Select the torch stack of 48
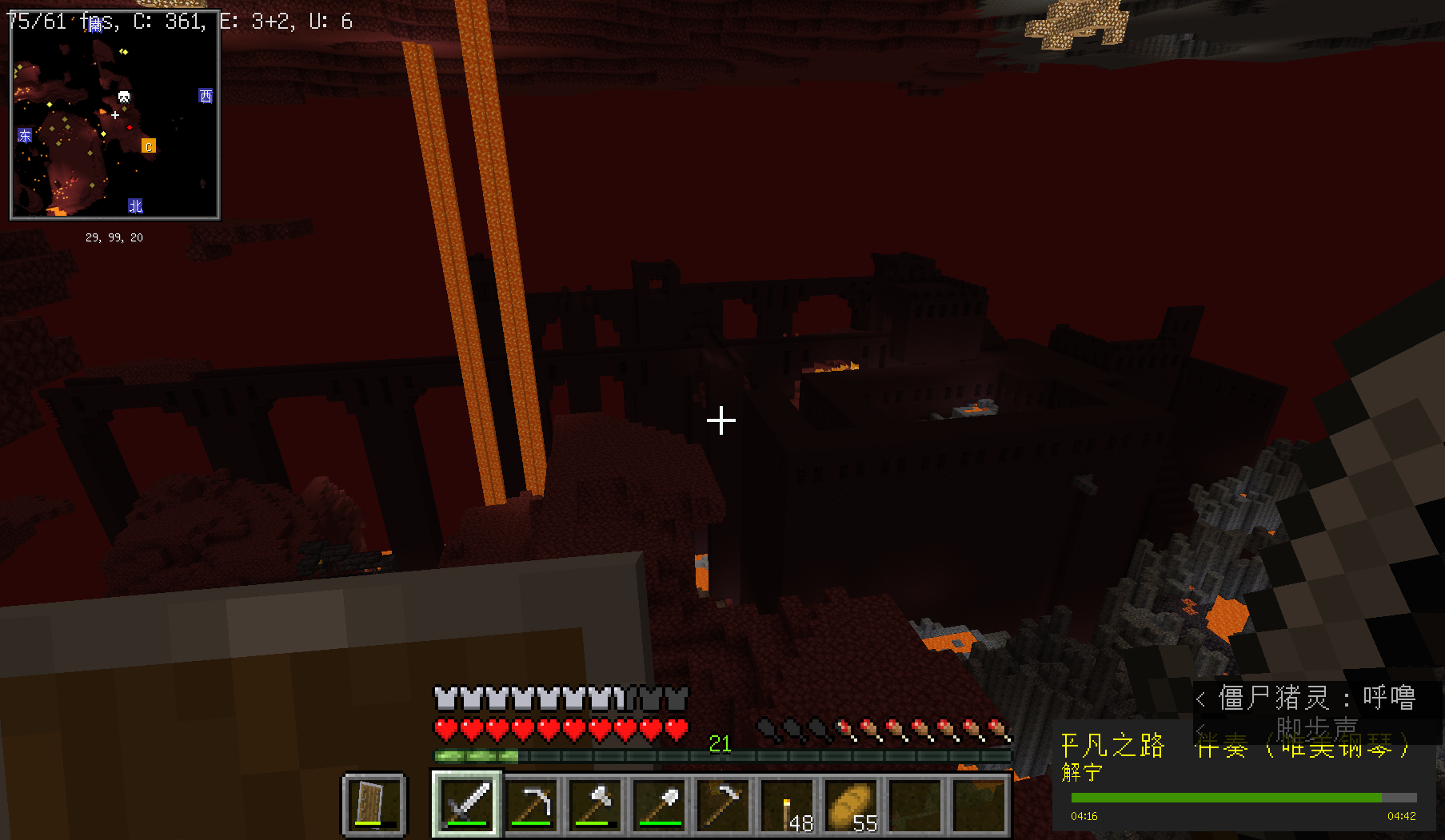Screen dimensions: 1445x840 tap(788, 803)
